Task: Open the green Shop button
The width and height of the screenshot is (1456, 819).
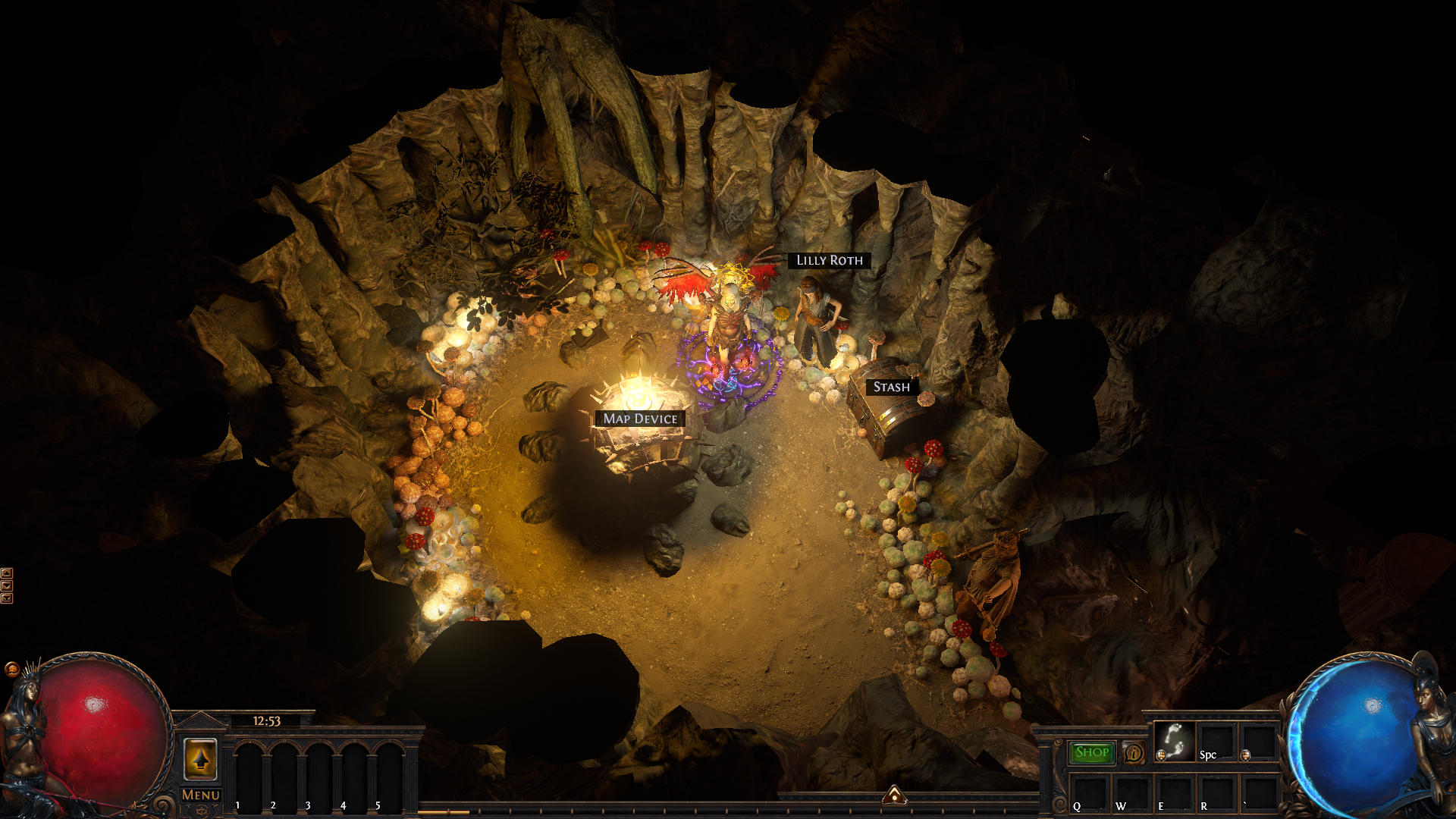Action: pyautogui.click(x=1092, y=752)
